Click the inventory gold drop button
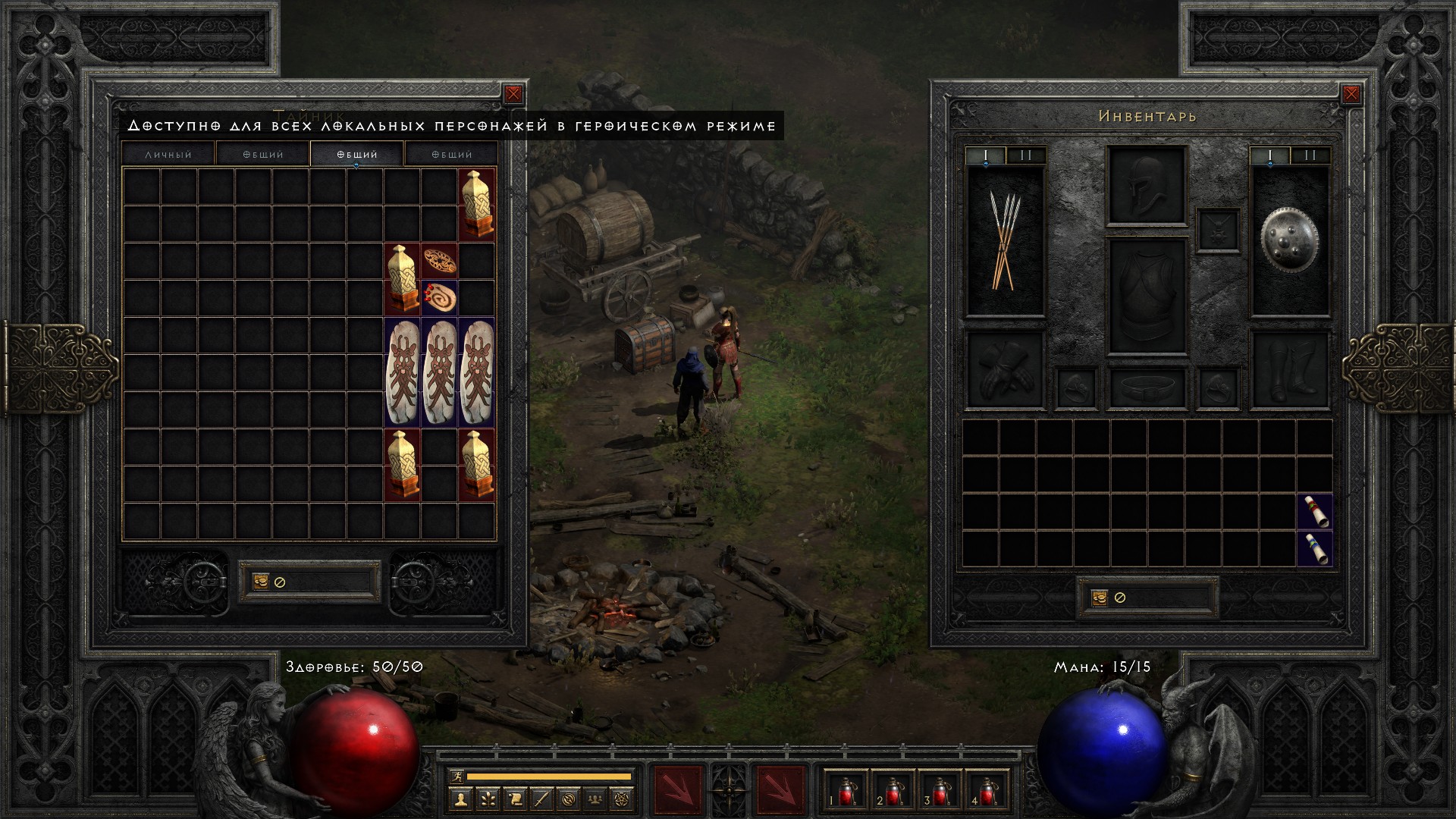 point(1099,598)
